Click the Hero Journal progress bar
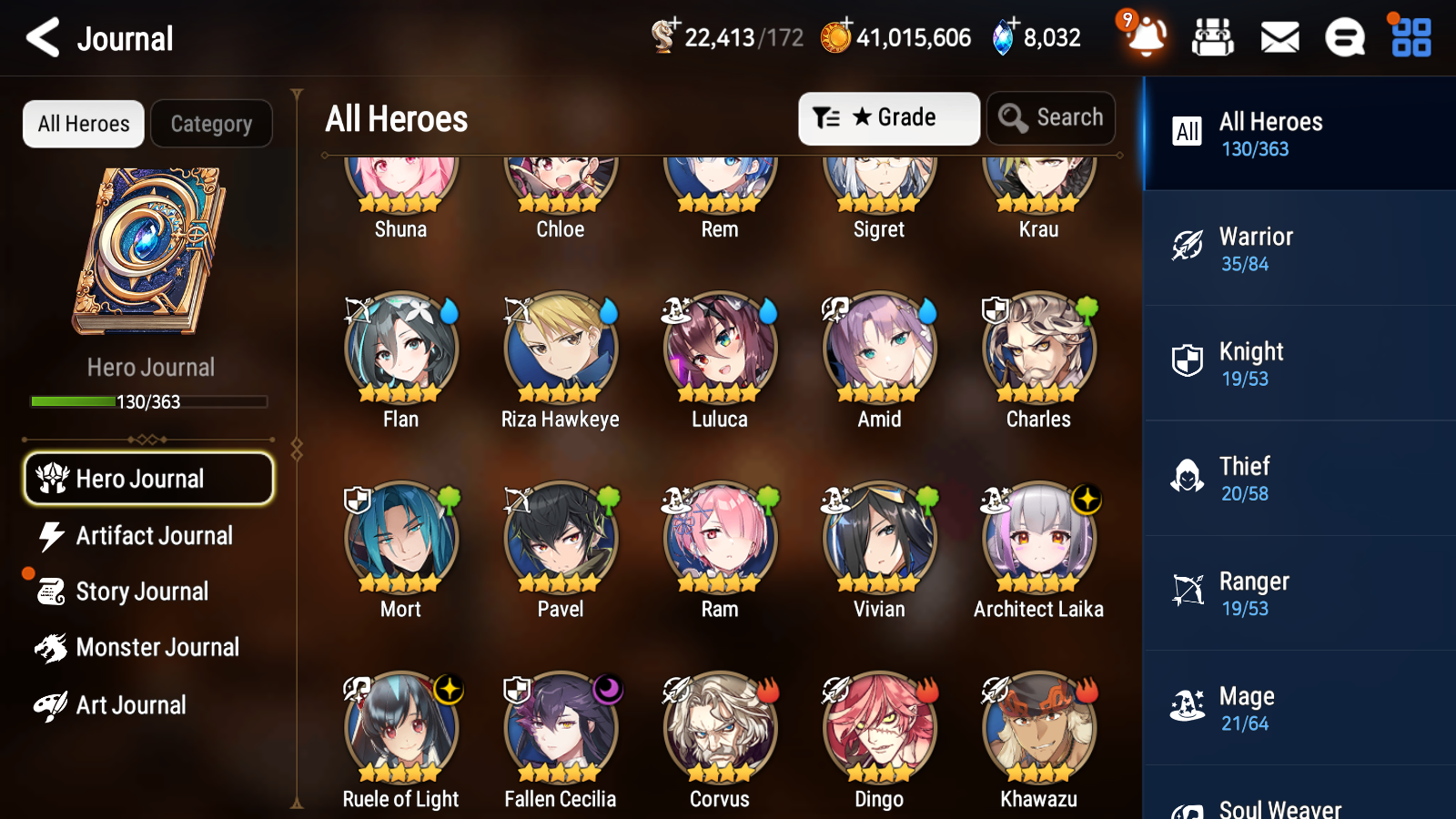The width and height of the screenshot is (1456, 819). [148, 401]
